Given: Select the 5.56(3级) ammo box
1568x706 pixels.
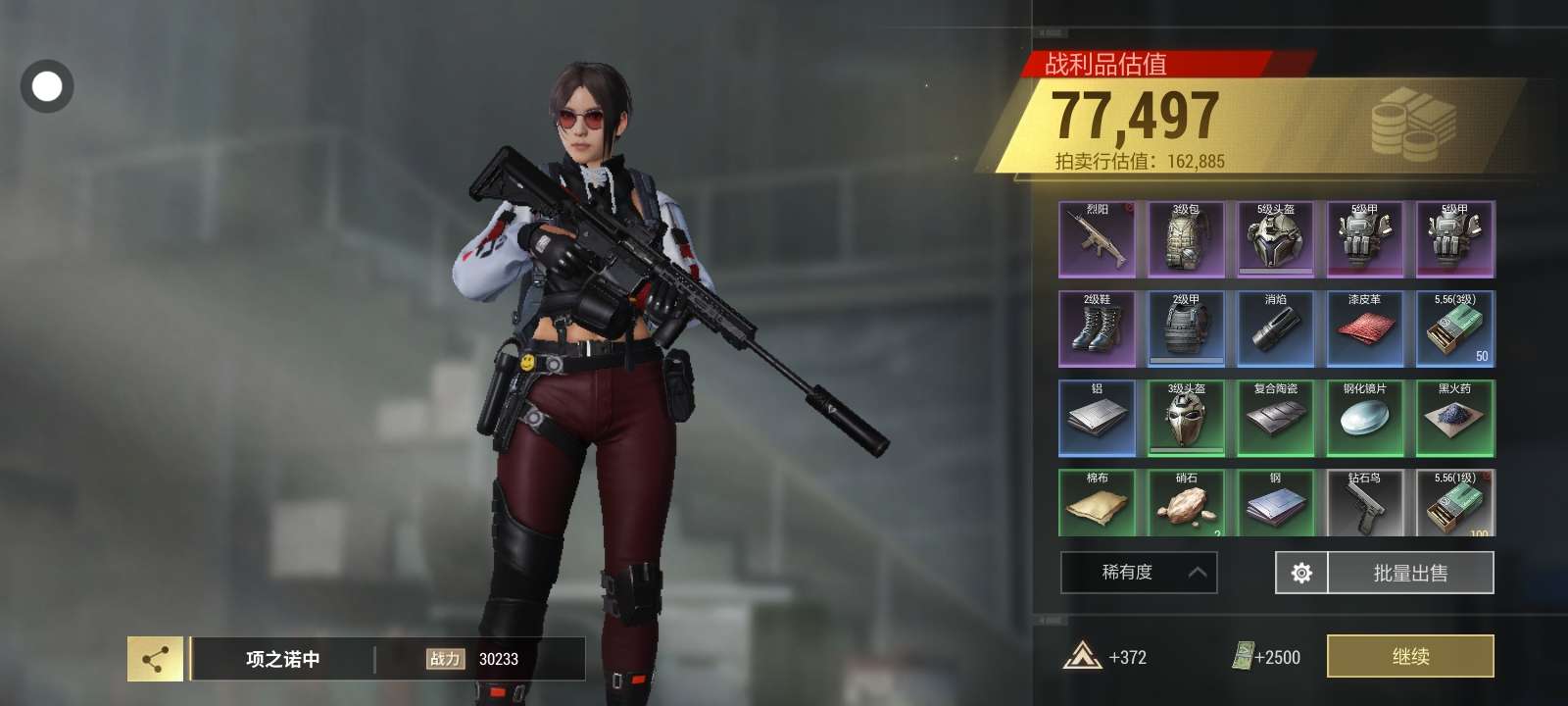Looking at the screenshot, I should [x=1455, y=328].
